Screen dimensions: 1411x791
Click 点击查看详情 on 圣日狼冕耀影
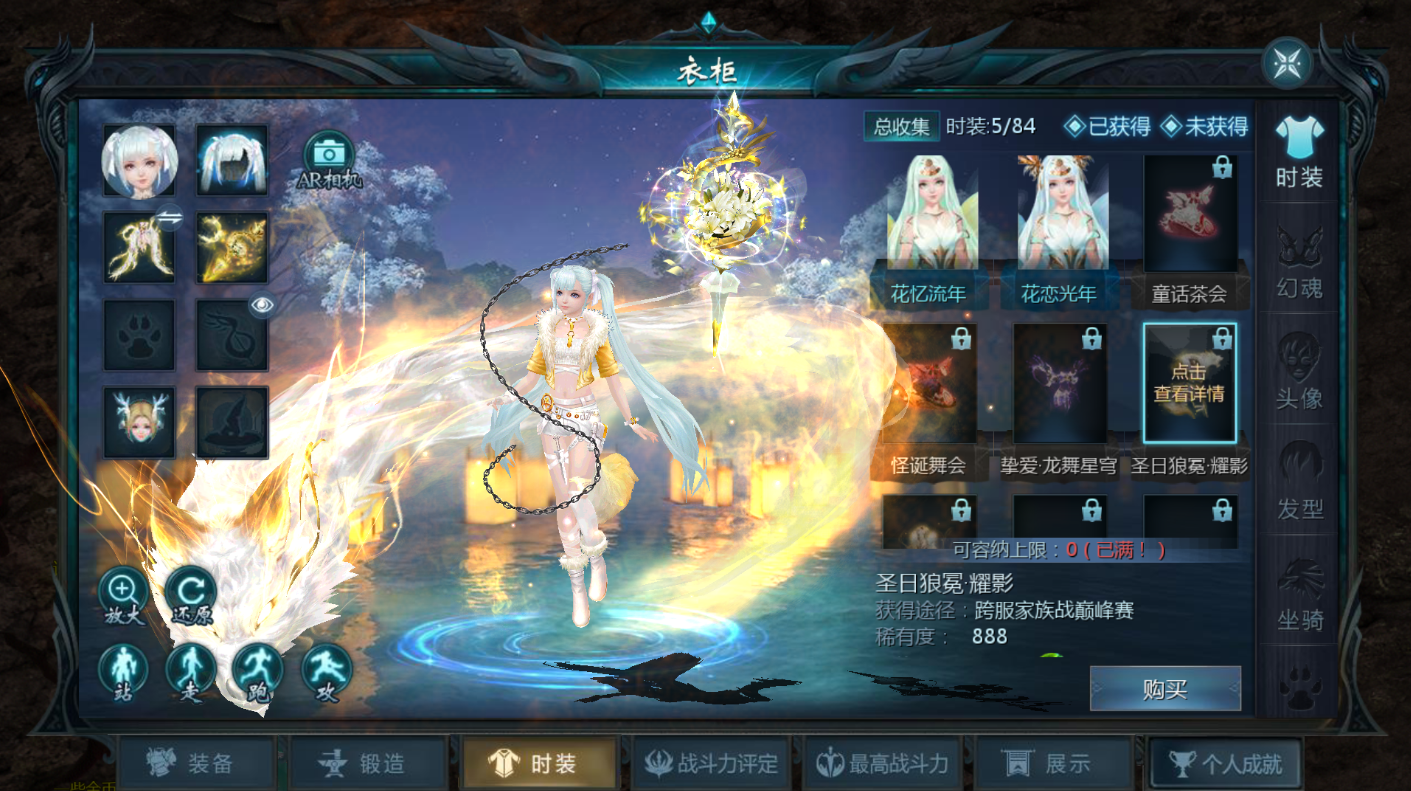point(1190,382)
